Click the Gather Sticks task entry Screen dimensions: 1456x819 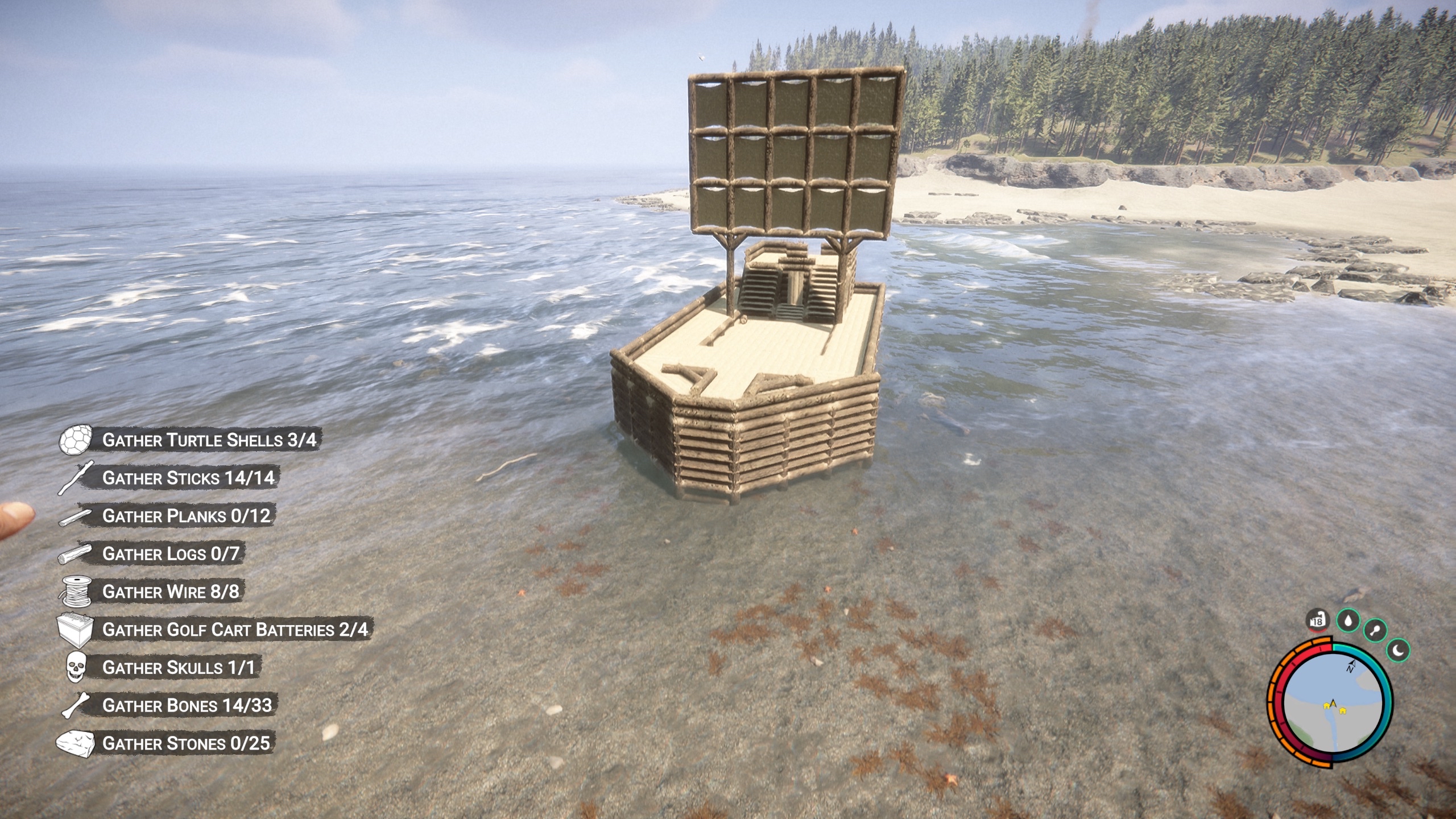coord(188,478)
